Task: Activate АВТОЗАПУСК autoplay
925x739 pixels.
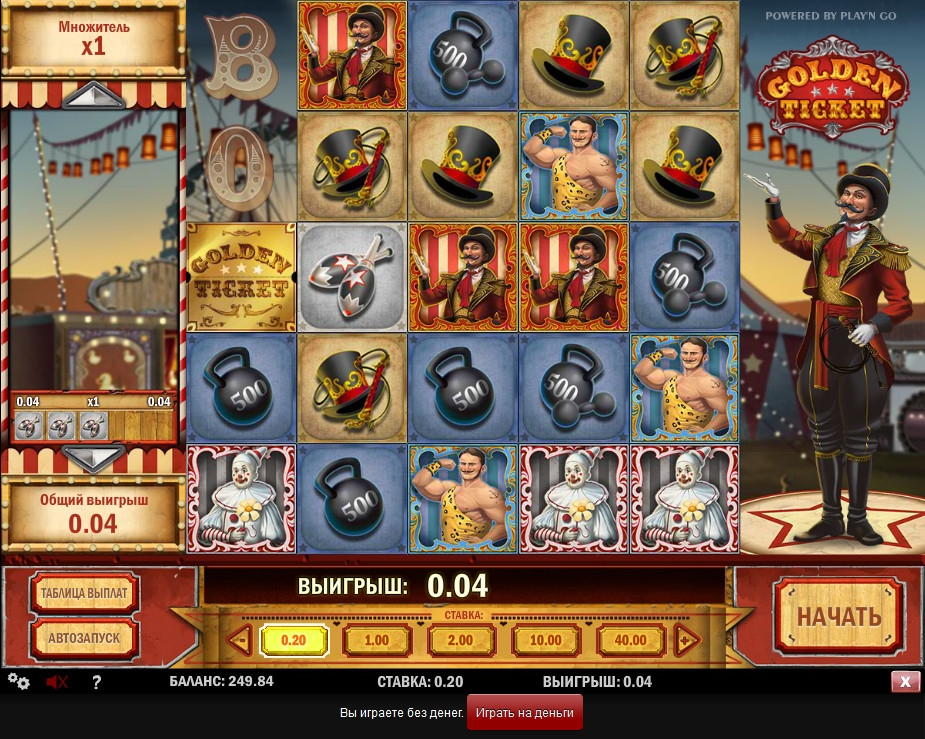Action: [84, 637]
